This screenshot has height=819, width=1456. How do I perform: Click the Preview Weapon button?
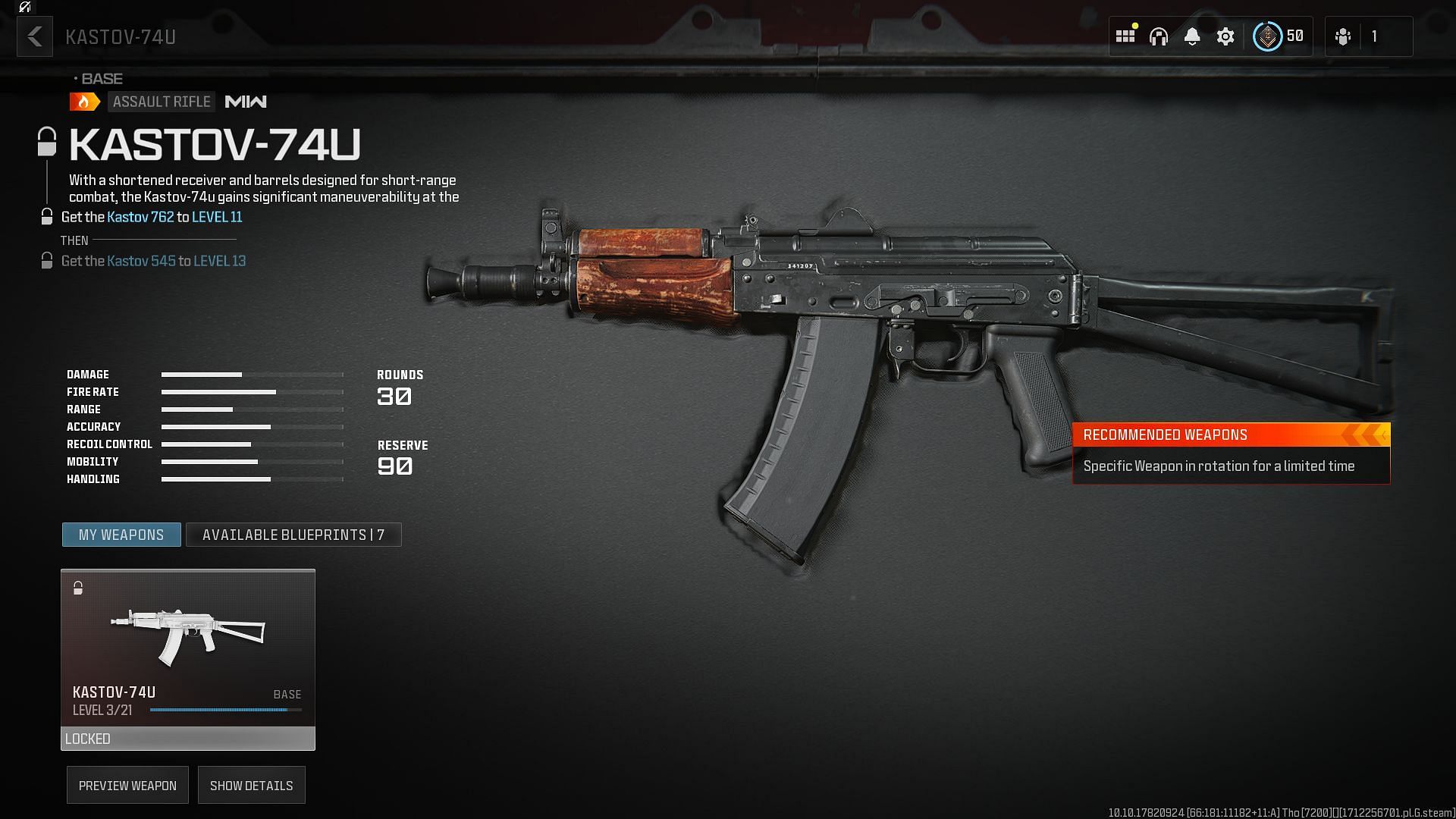[127, 786]
